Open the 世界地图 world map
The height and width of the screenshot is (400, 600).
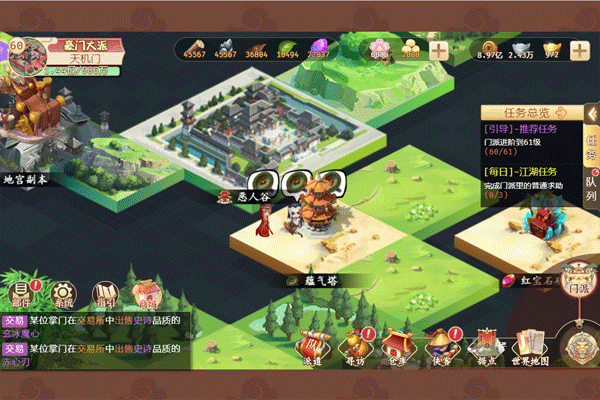tap(530, 346)
